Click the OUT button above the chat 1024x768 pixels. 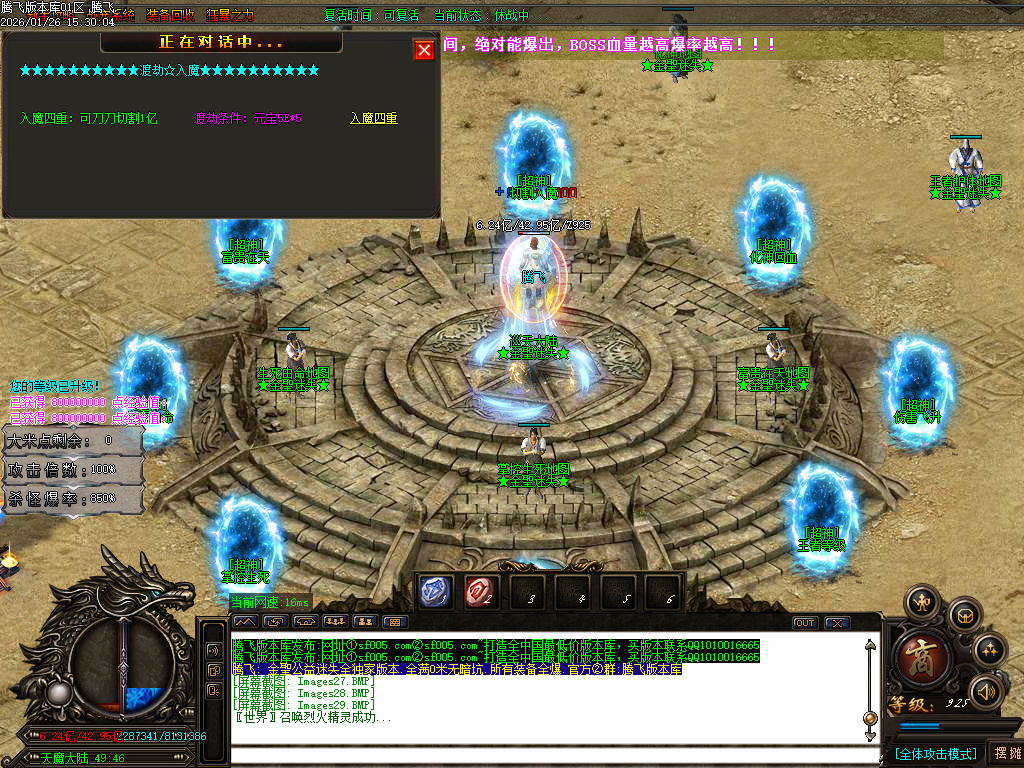[x=805, y=623]
